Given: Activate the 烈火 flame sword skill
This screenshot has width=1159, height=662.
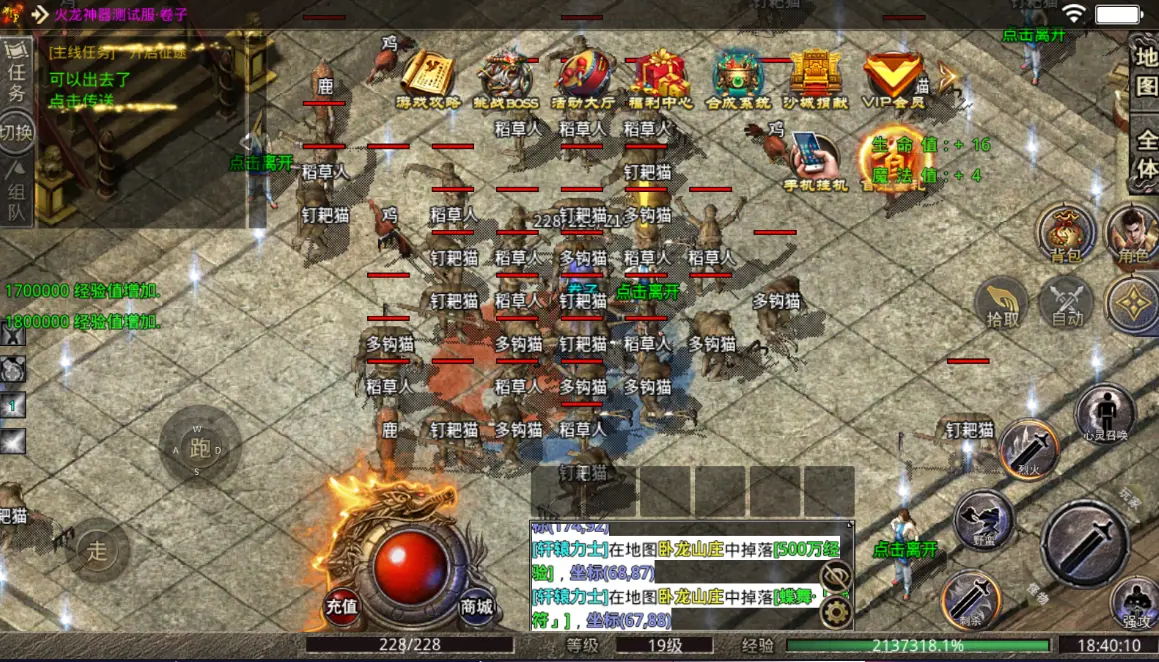Looking at the screenshot, I should [x=1029, y=447].
